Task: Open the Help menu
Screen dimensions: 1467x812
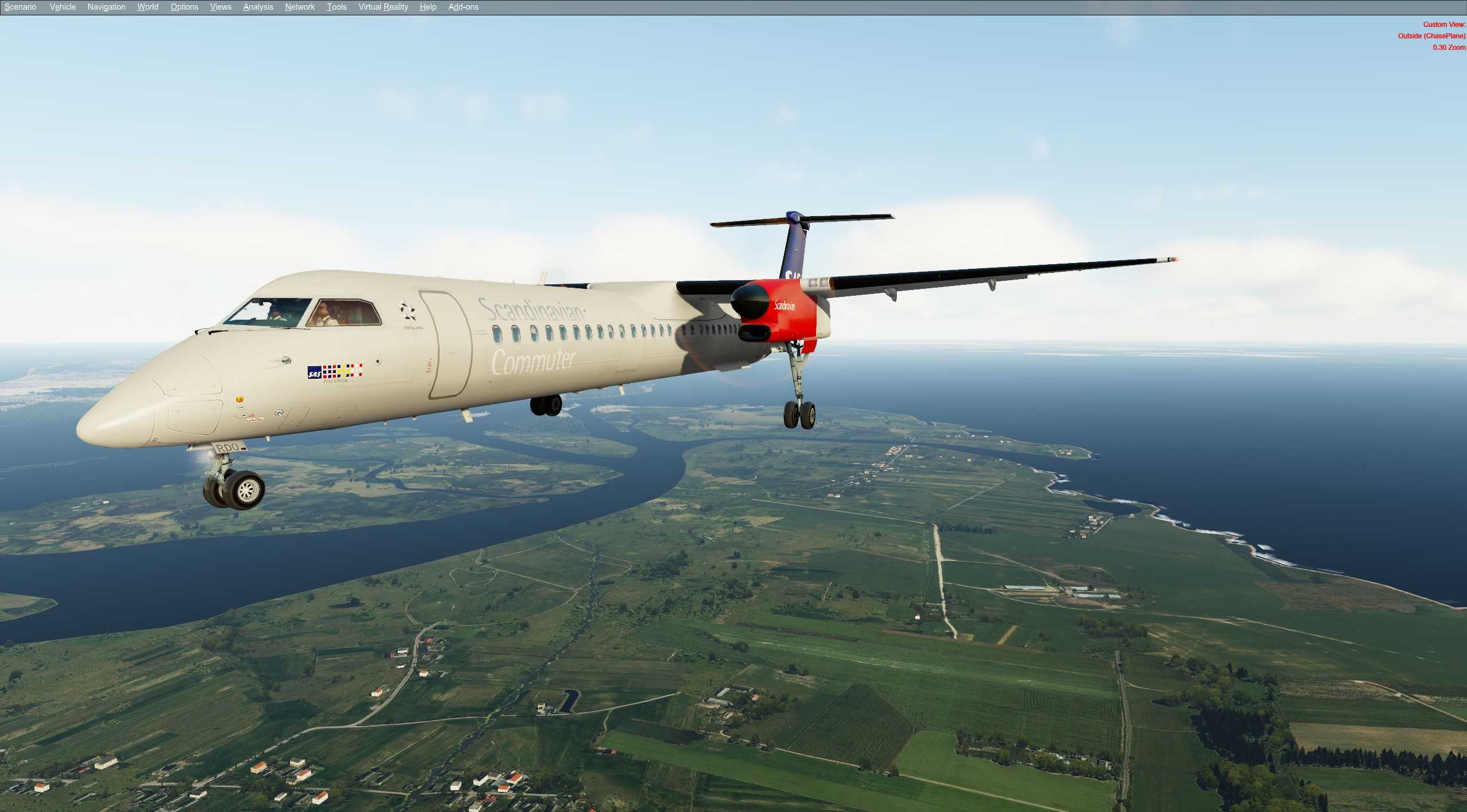Action: (x=427, y=6)
